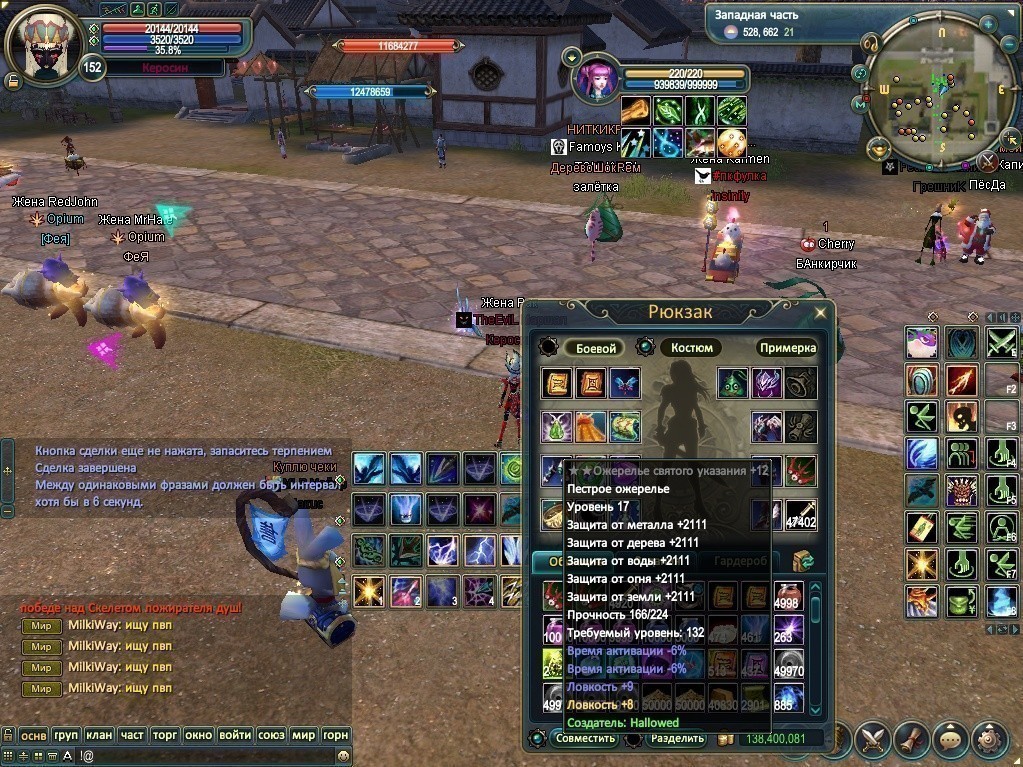Open the gear settings menu button

990,739
